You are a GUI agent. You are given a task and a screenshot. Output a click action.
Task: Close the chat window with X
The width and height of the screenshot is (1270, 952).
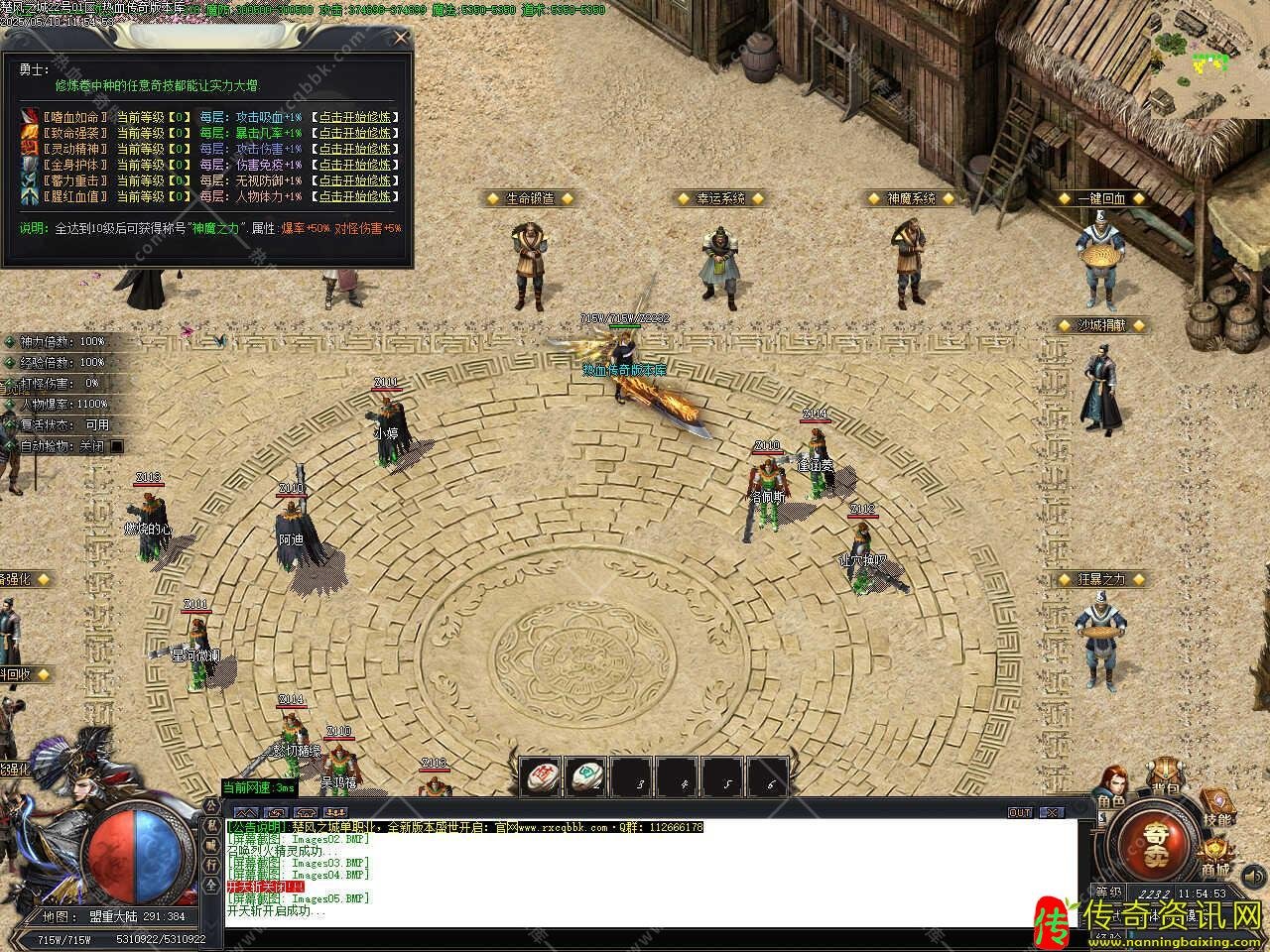[1051, 812]
